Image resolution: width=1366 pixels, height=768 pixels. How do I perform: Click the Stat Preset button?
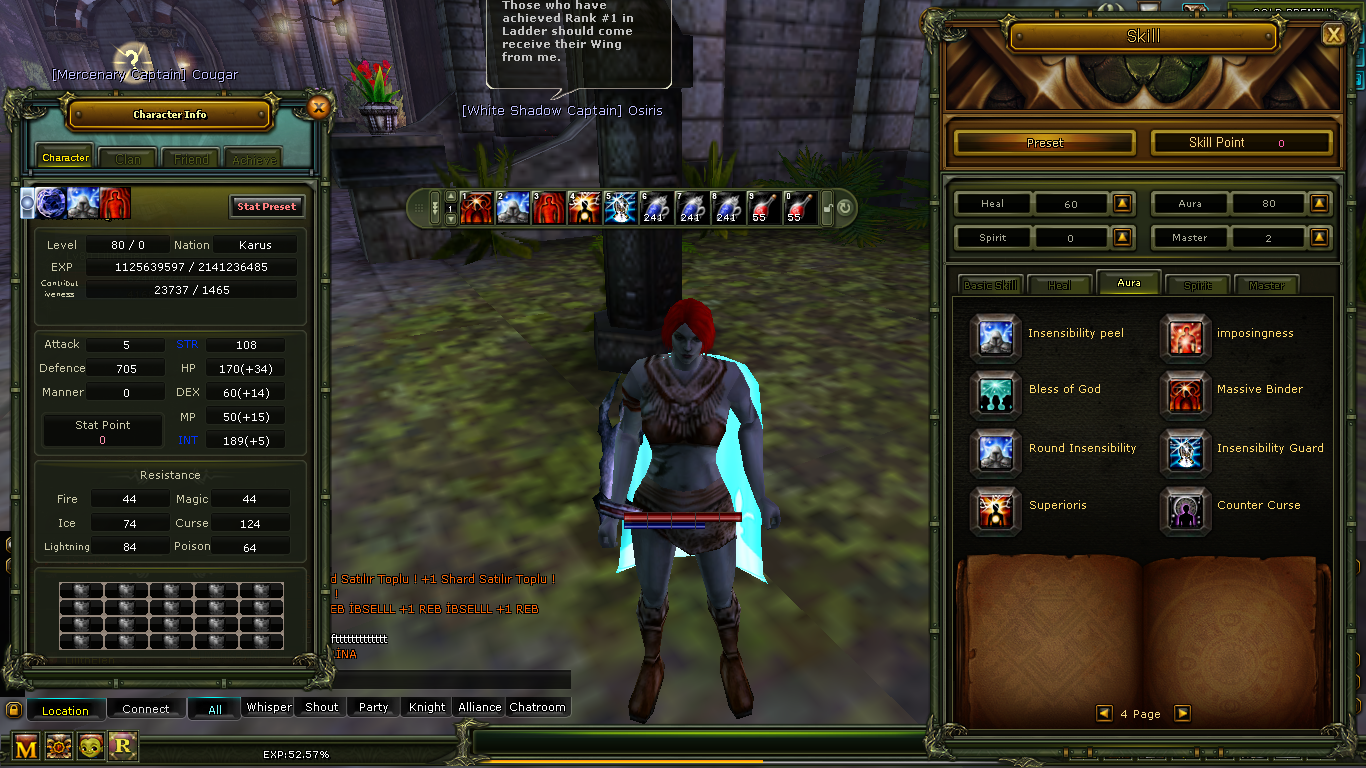(266, 206)
